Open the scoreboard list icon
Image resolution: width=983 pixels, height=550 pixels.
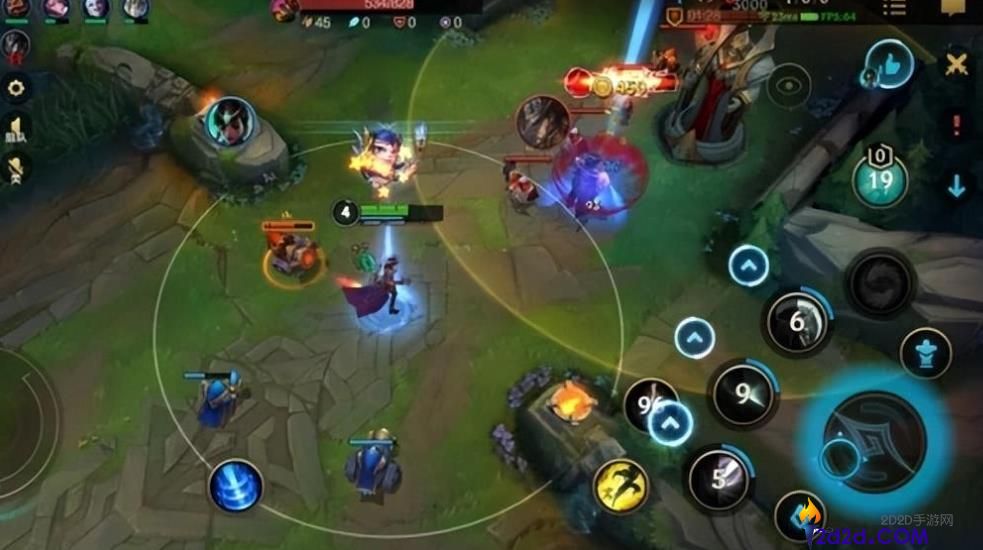pyautogui.click(x=893, y=9)
